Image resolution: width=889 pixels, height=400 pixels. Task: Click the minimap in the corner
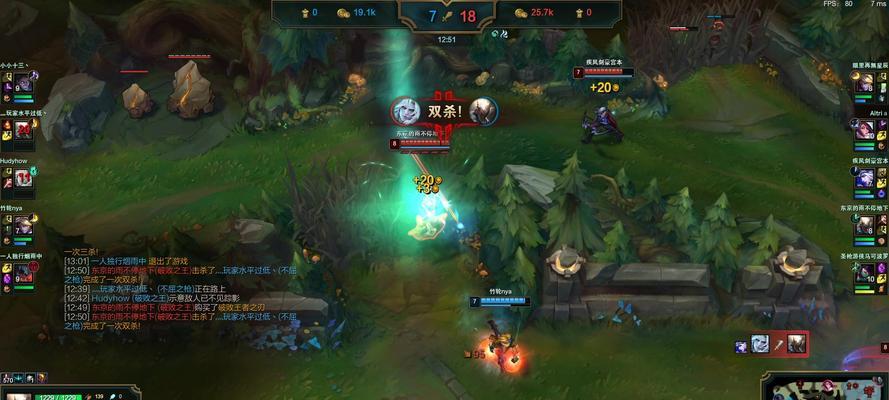(826, 386)
